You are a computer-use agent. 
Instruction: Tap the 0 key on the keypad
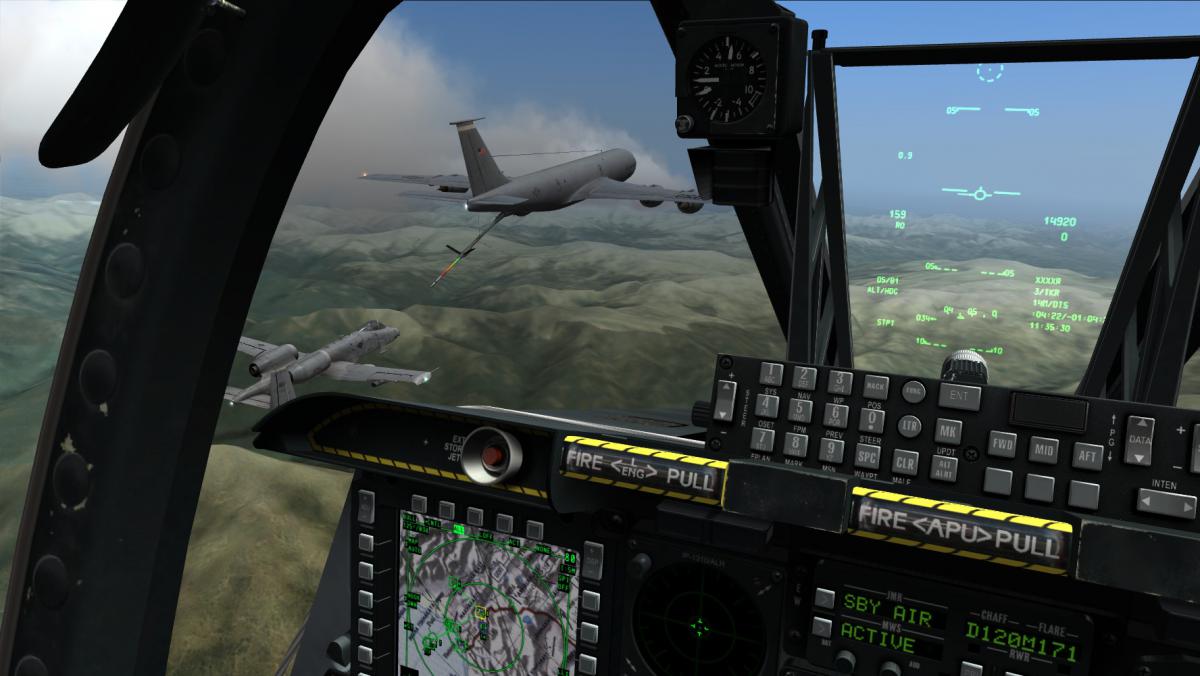872,420
